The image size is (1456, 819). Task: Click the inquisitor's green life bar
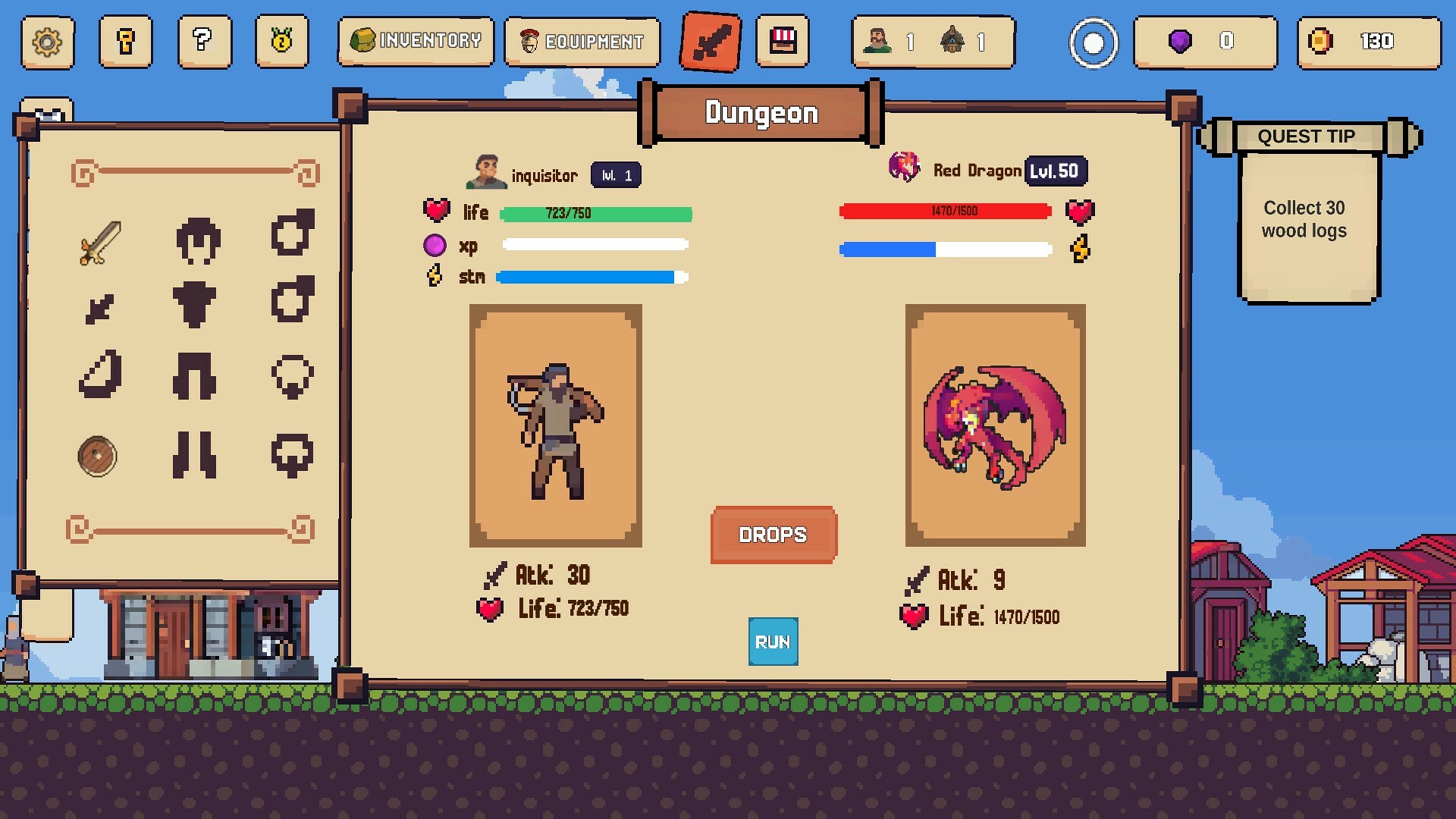(x=595, y=214)
